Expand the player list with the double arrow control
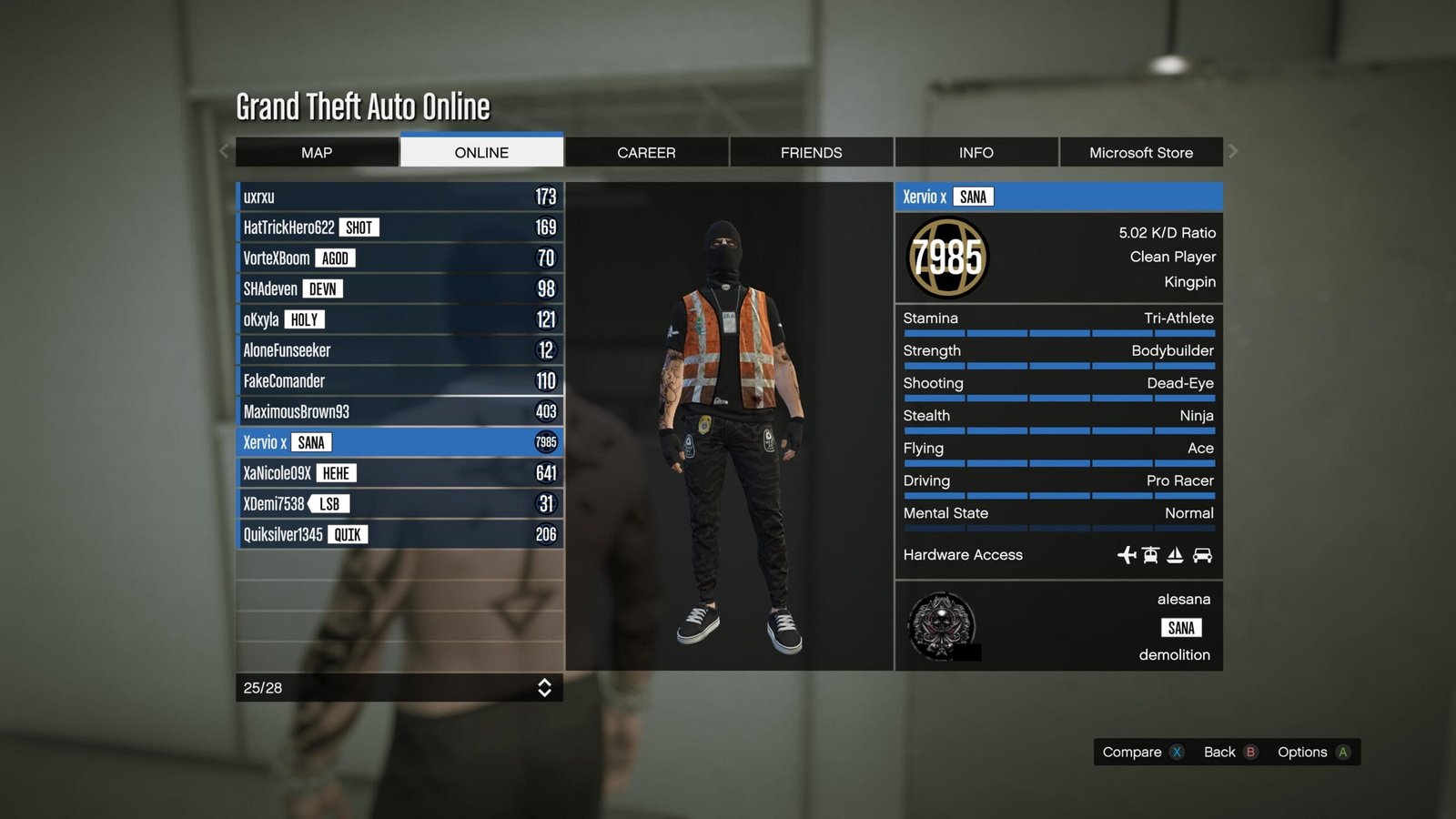The height and width of the screenshot is (819, 1456). [544, 688]
